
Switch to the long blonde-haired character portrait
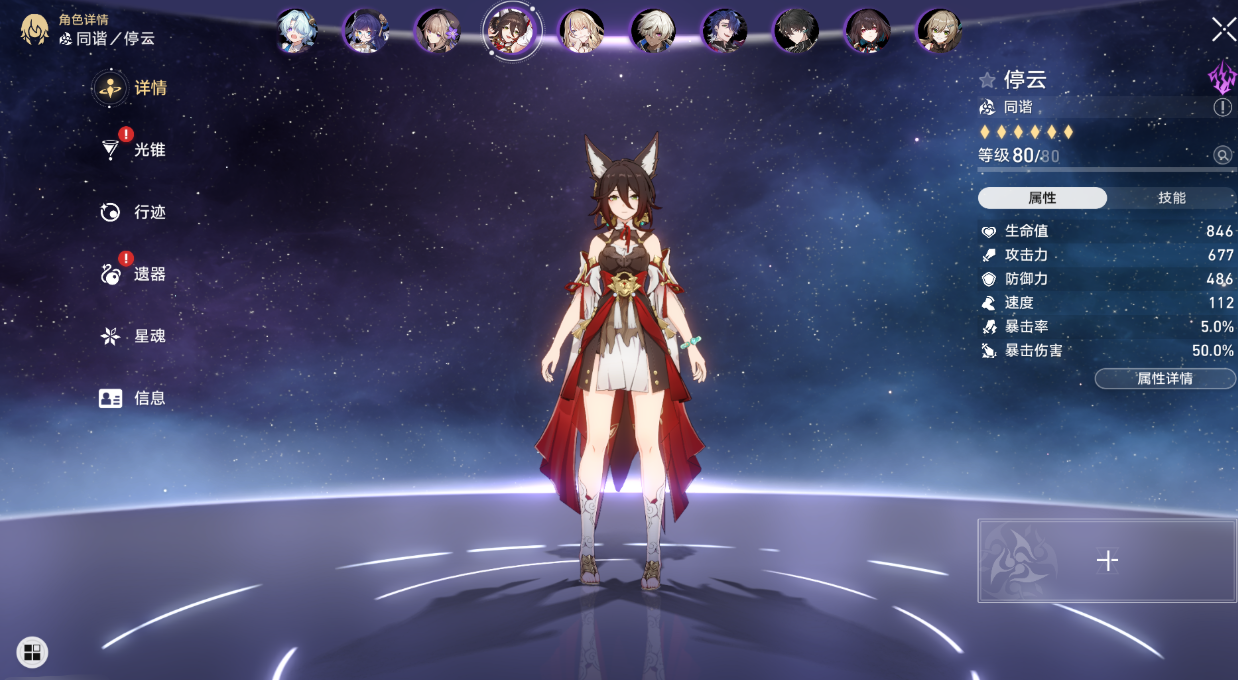pos(581,31)
